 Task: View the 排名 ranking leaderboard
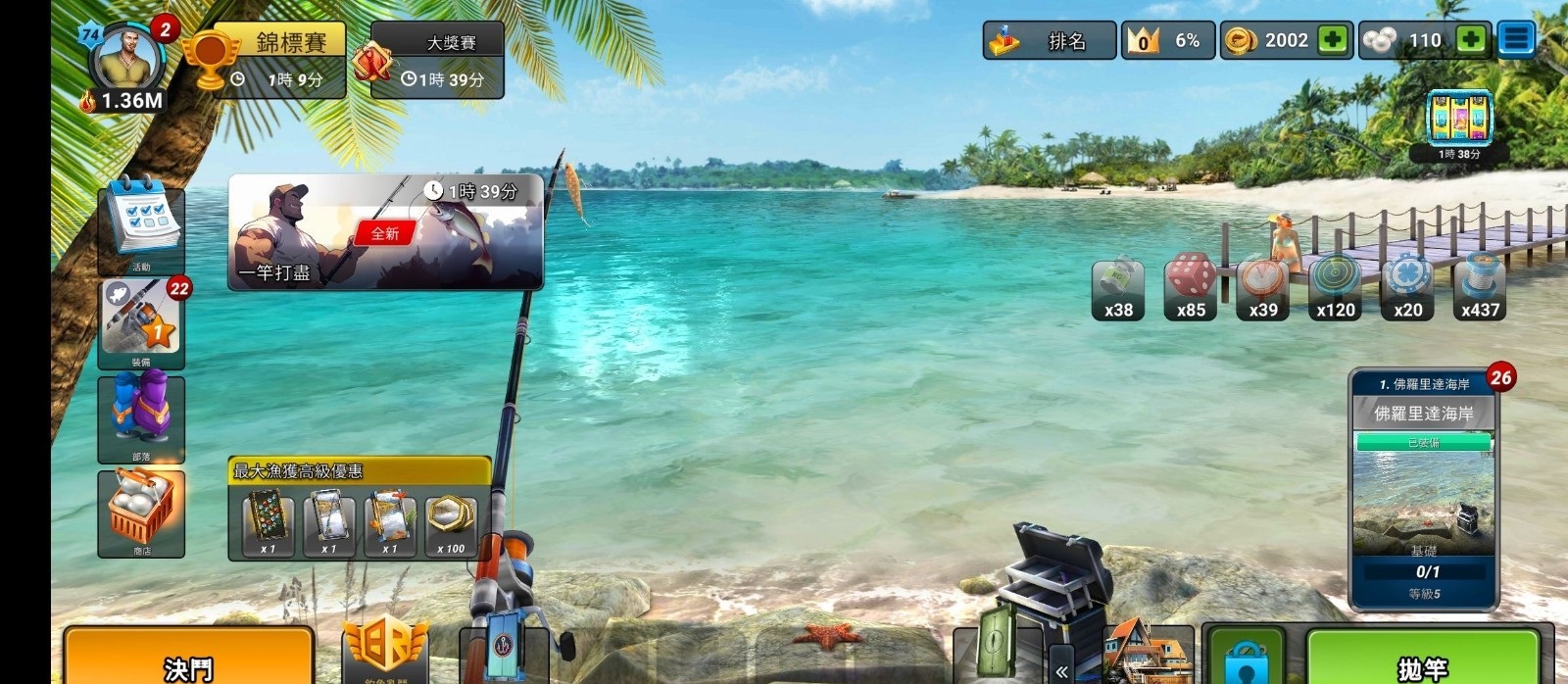coord(1050,41)
